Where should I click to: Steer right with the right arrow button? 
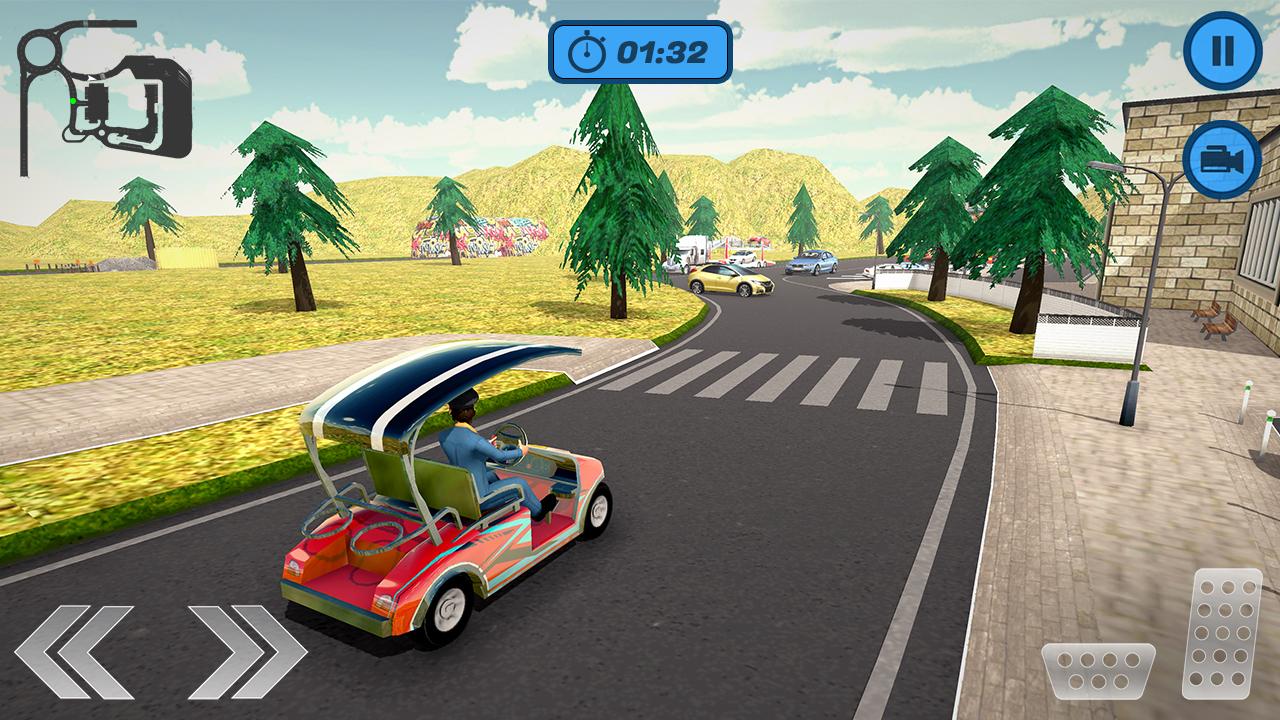[x=246, y=651]
